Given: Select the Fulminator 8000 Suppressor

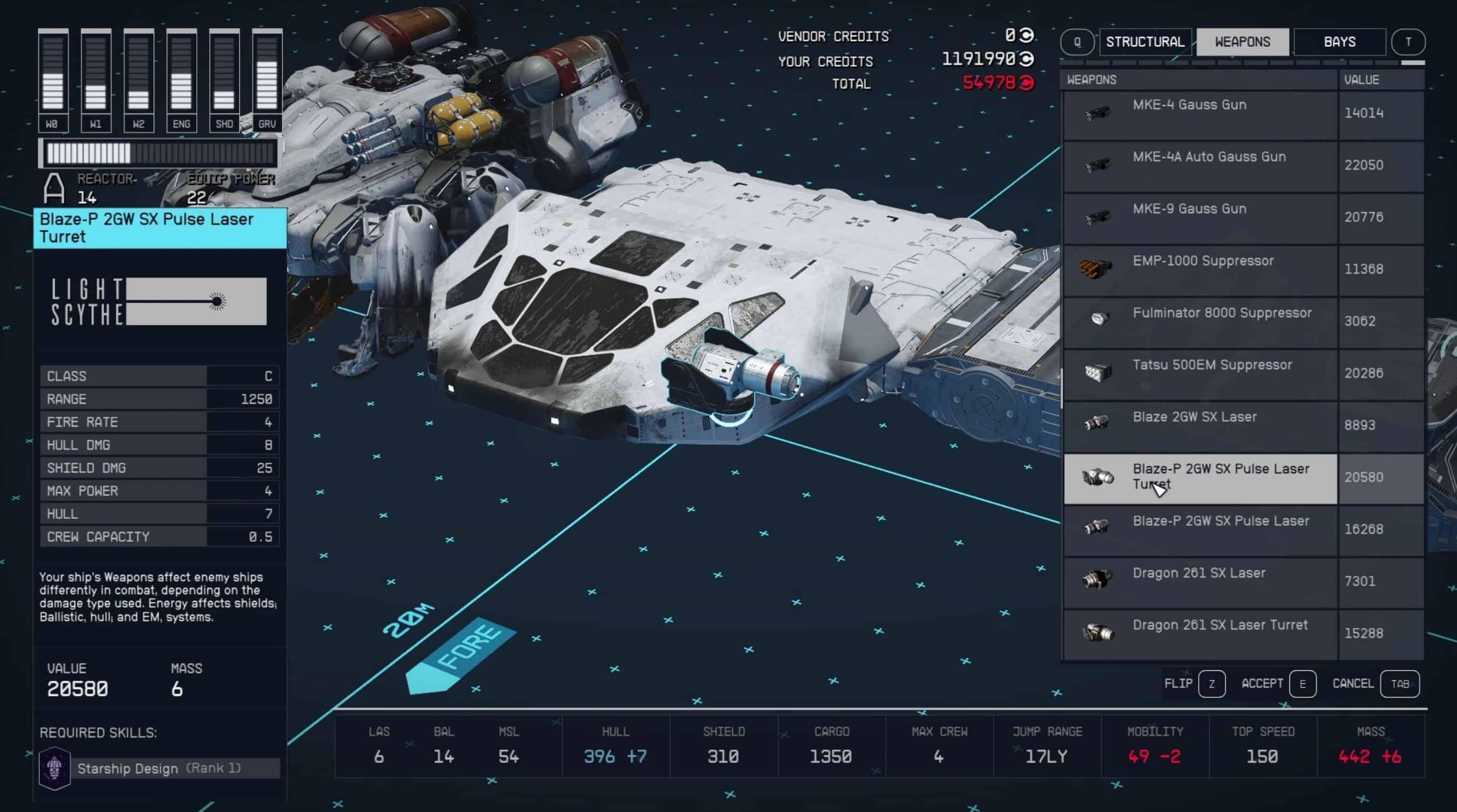Looking at the screenshot, I should click(1199, 322).
